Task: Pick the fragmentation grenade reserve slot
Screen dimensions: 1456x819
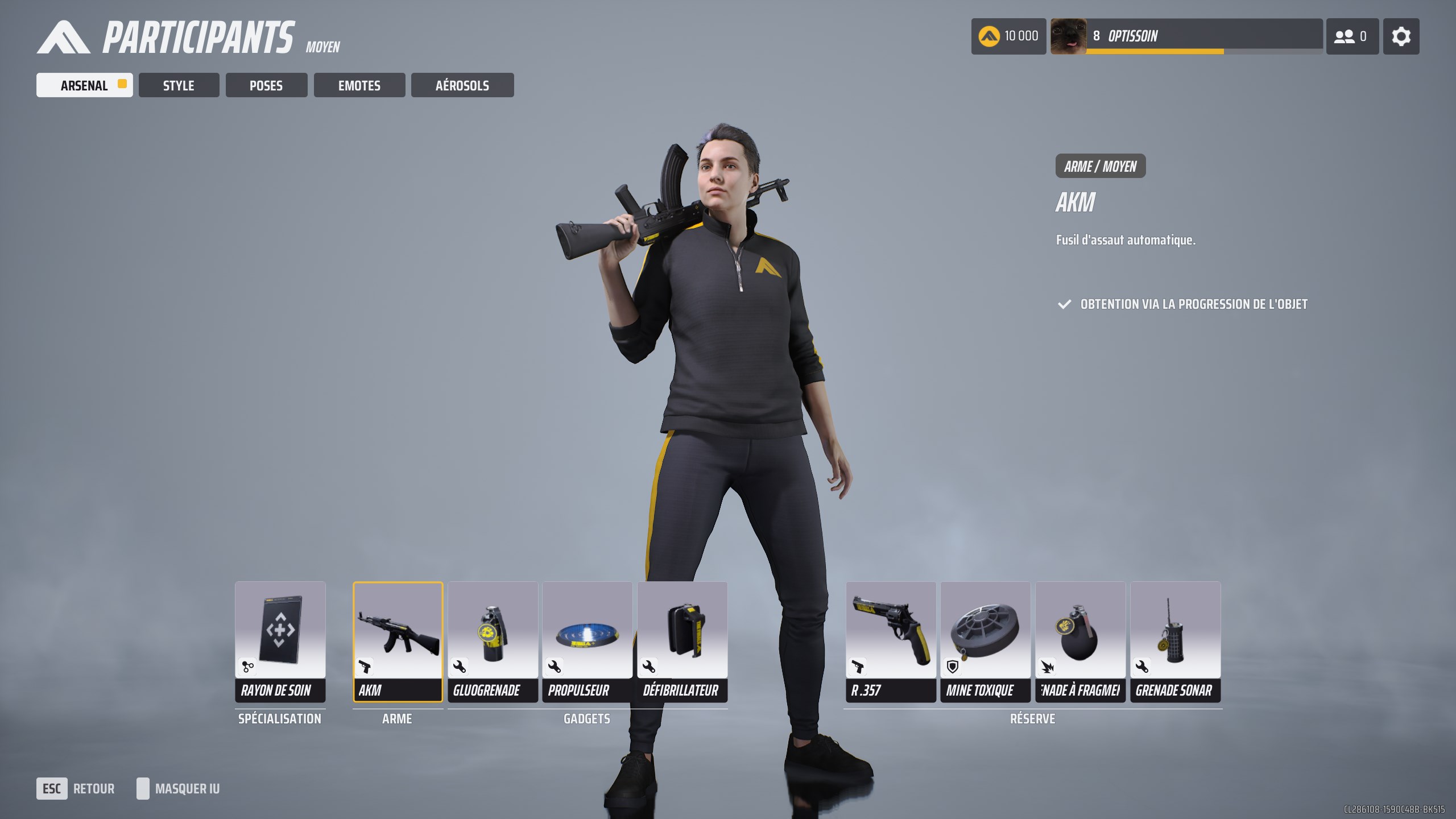Action: tap(1080, 641)
